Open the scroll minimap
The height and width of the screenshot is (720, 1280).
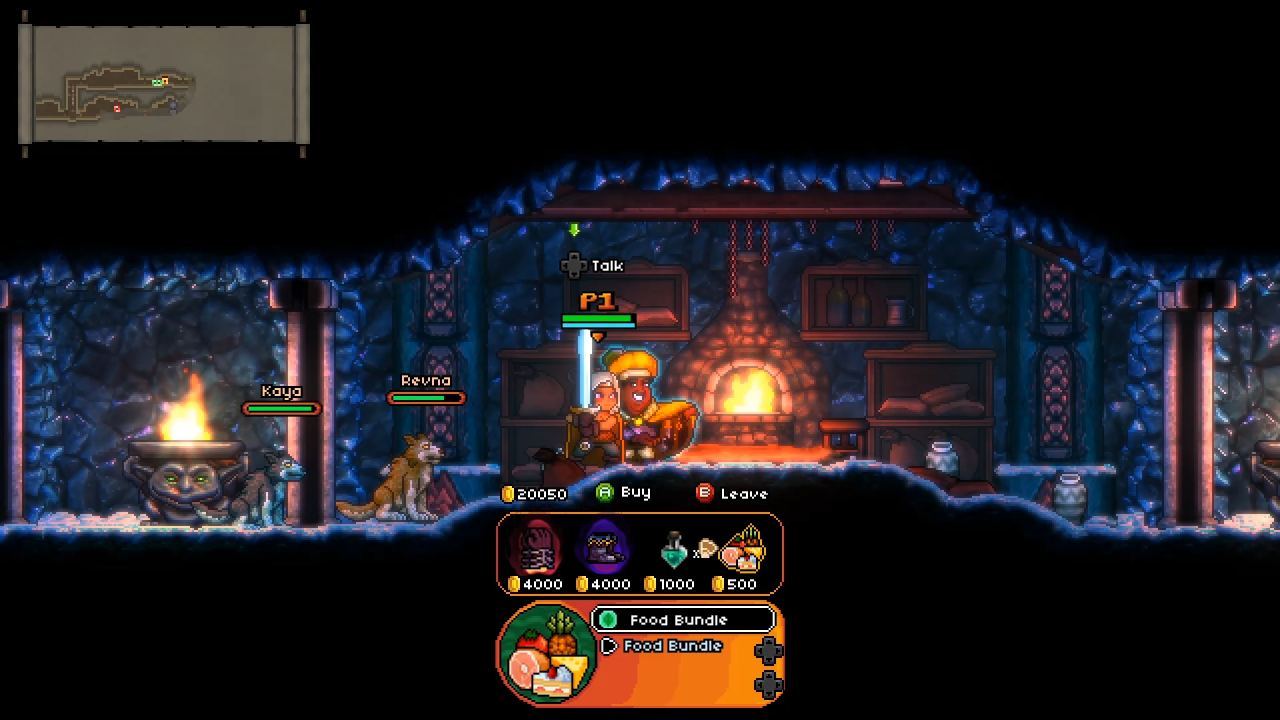pyautogui.click(x=164, y=84)
